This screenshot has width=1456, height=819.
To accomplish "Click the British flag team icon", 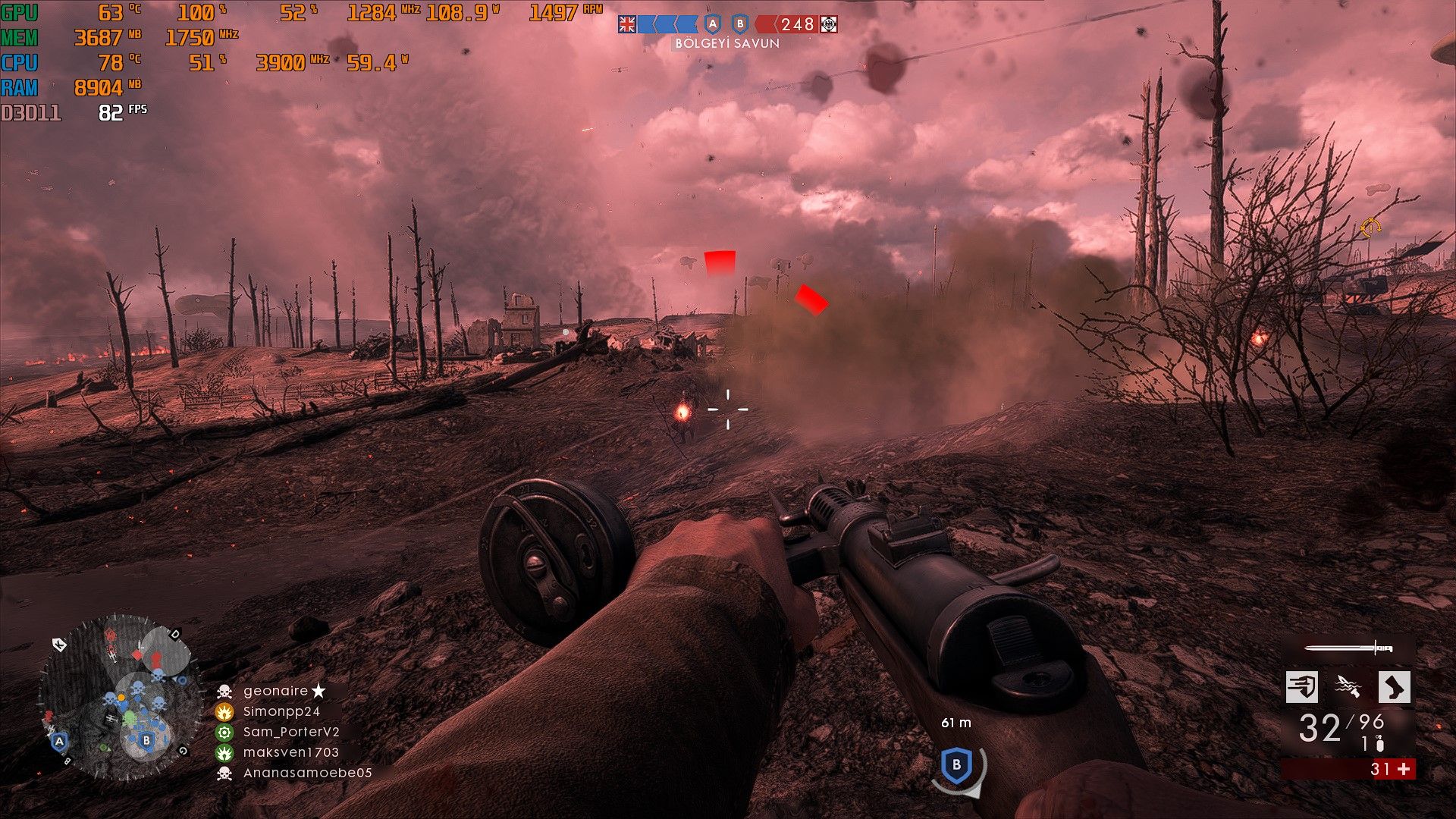I will (627, 24).
